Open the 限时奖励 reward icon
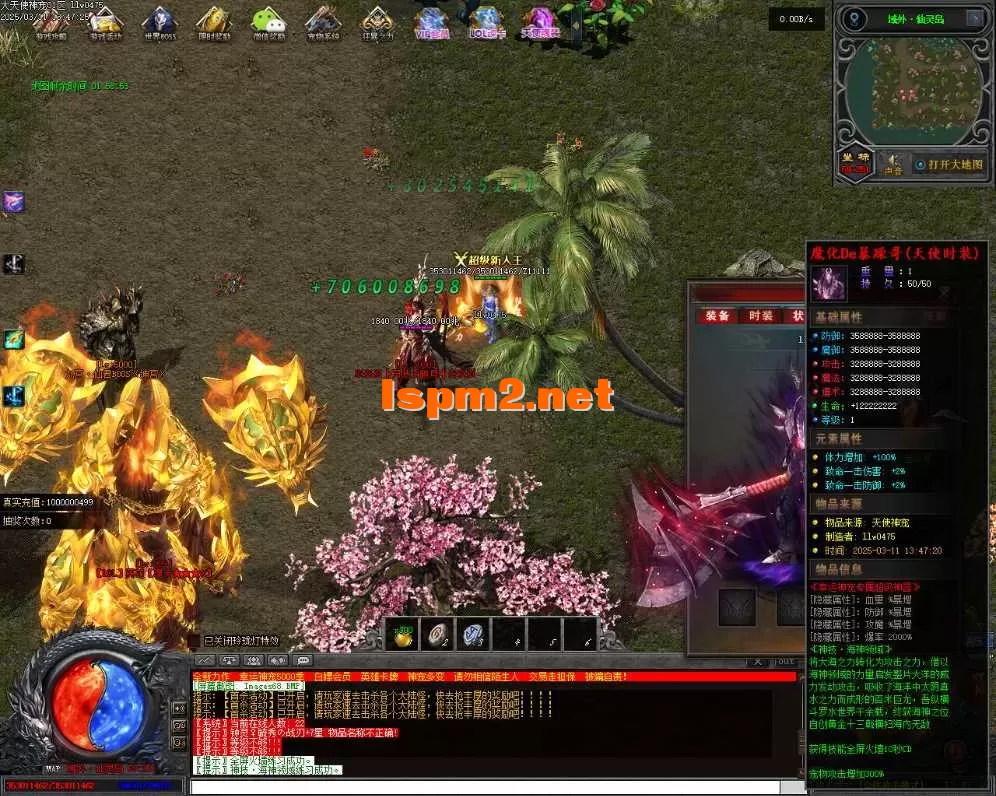Viewport: 996px width, 796px height. tap(214, 21)
